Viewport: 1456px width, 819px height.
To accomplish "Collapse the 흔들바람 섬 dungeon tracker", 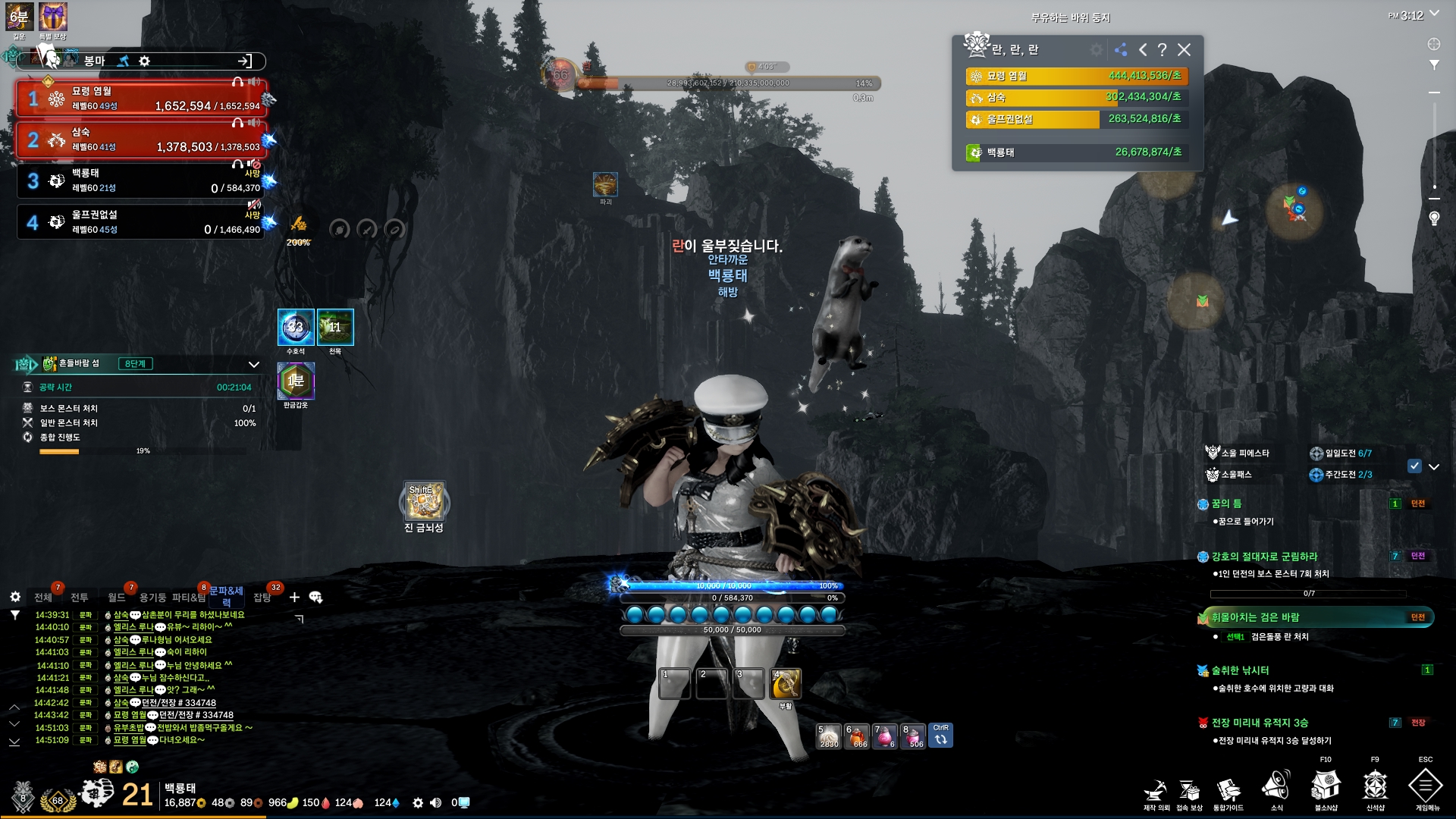I will tap(254, 365).
